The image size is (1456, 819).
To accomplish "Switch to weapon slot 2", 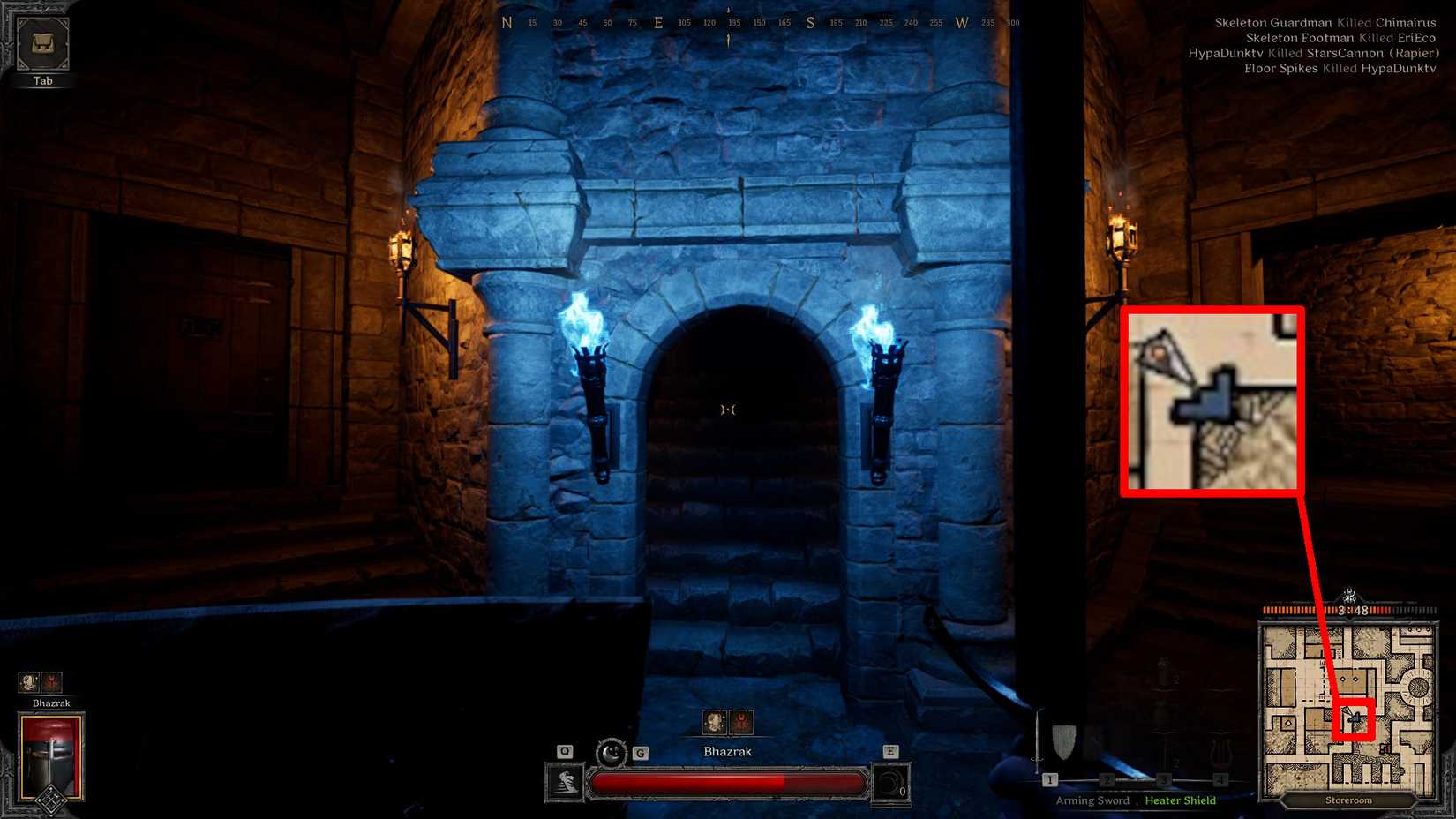I will pyautogui.click(x=1107, y=779).
